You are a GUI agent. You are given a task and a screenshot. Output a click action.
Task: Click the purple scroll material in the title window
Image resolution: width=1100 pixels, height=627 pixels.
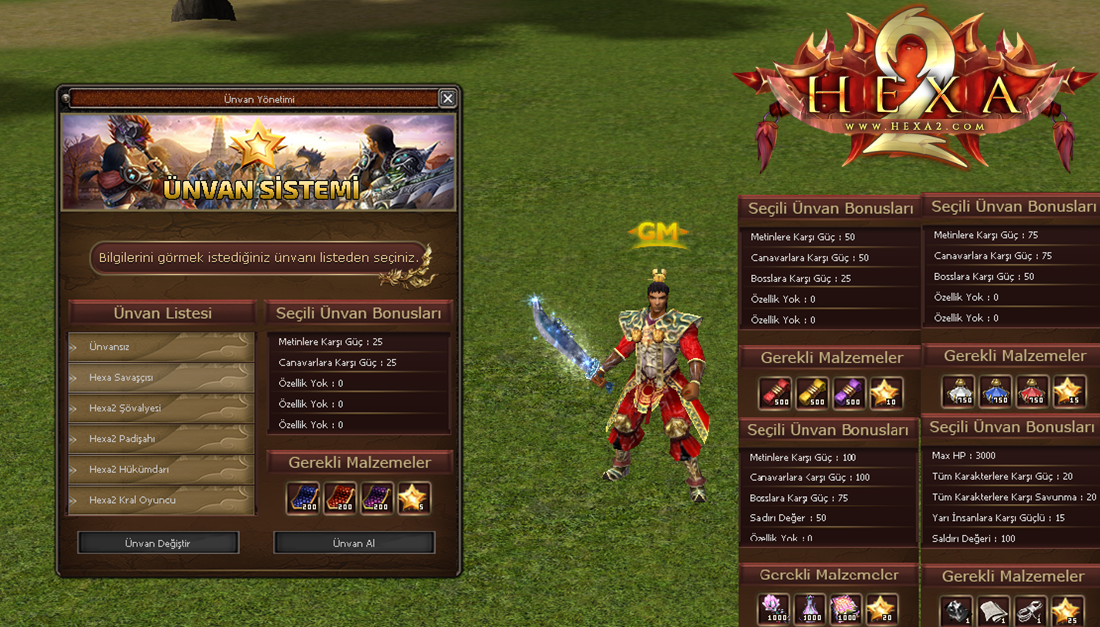tap(377, 498)
